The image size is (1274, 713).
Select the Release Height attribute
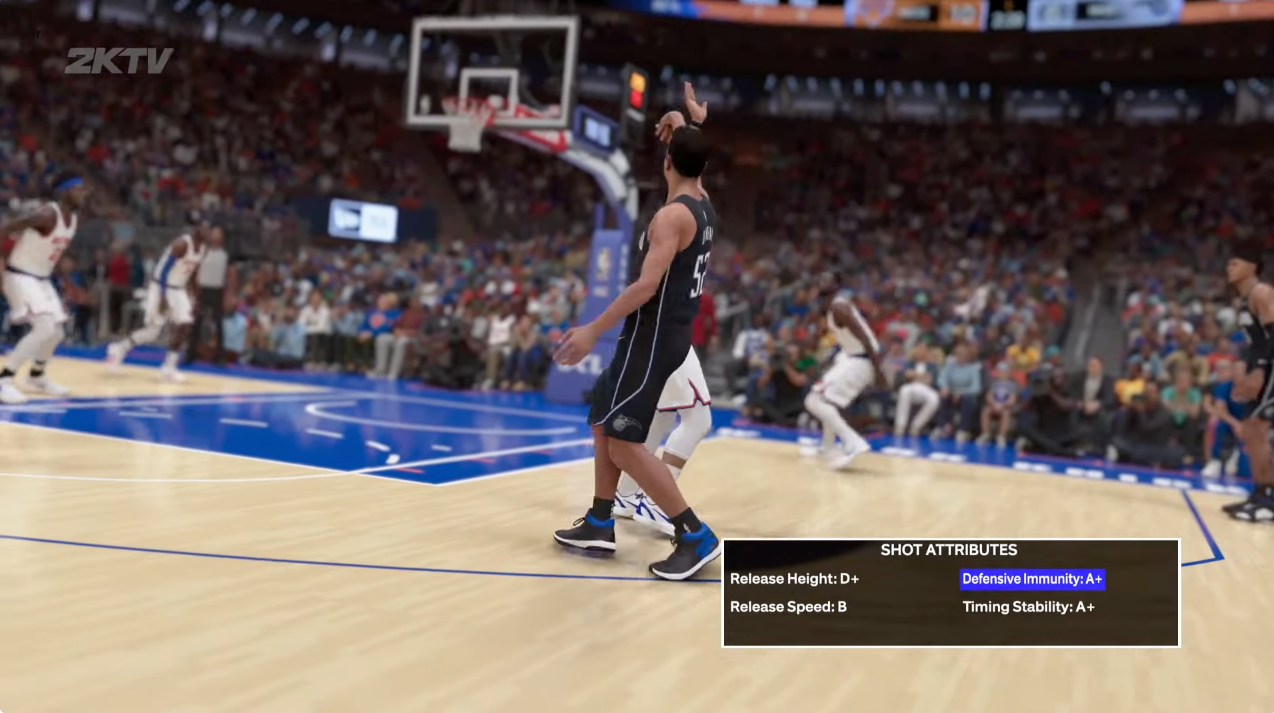[794, 579]
